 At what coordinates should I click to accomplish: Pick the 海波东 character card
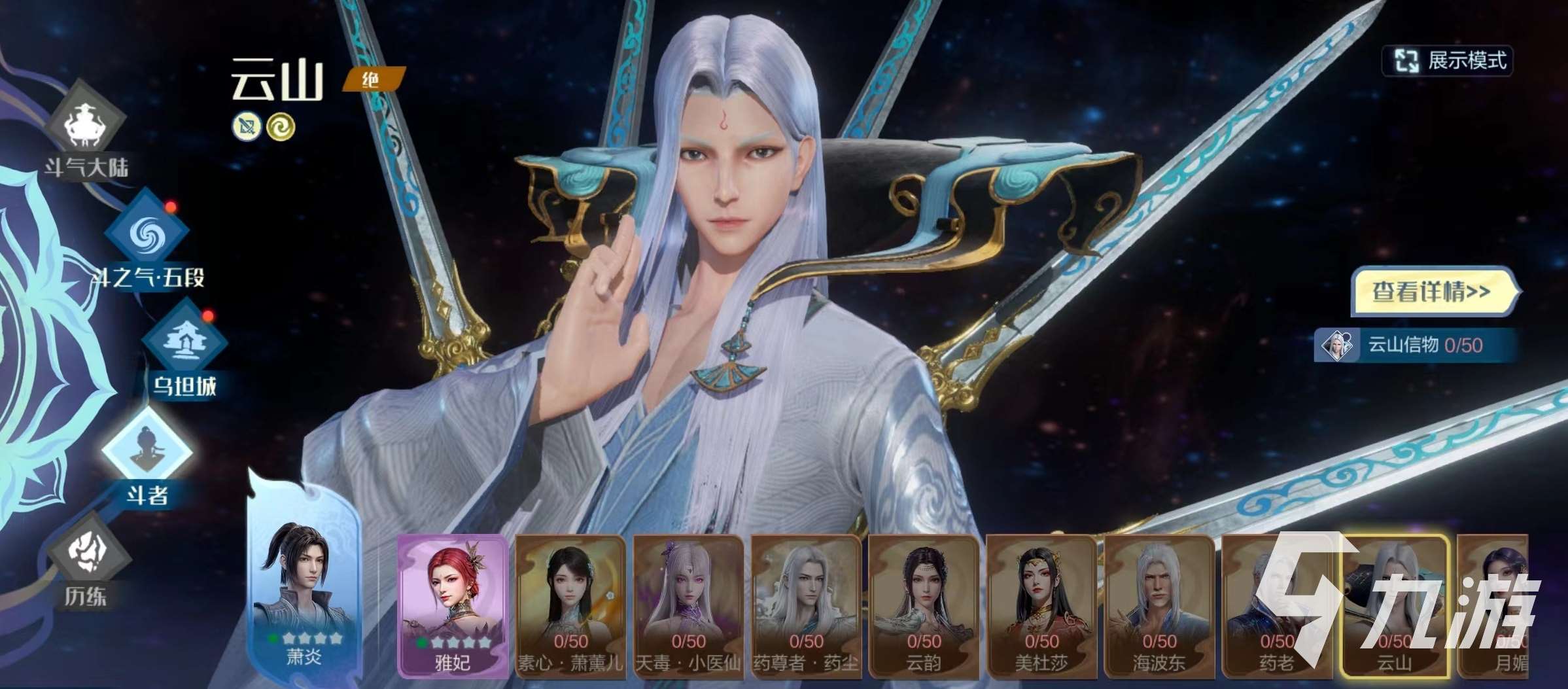tap(1159, 605)
